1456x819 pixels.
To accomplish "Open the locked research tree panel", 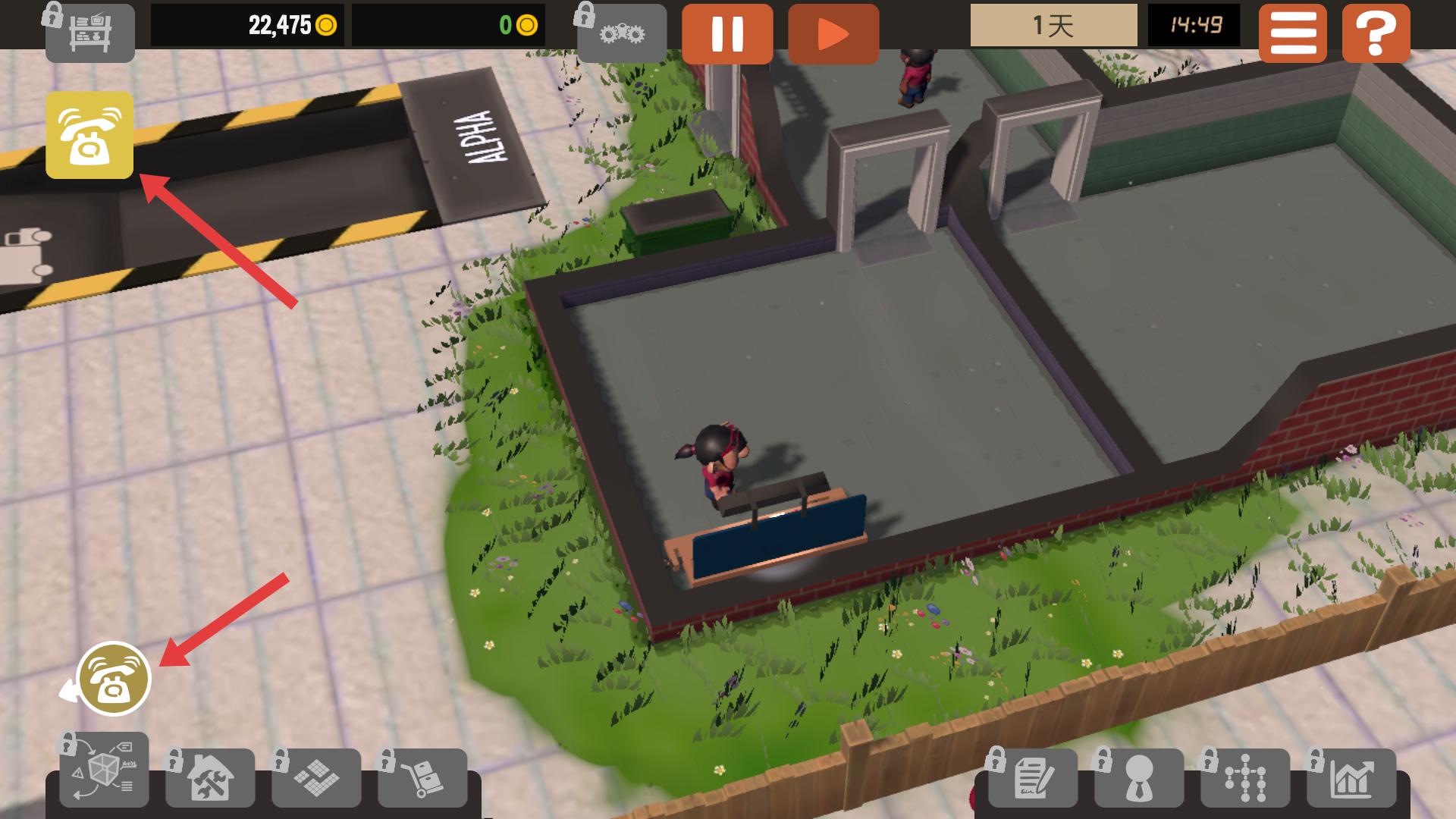I will pos(1244,777).
